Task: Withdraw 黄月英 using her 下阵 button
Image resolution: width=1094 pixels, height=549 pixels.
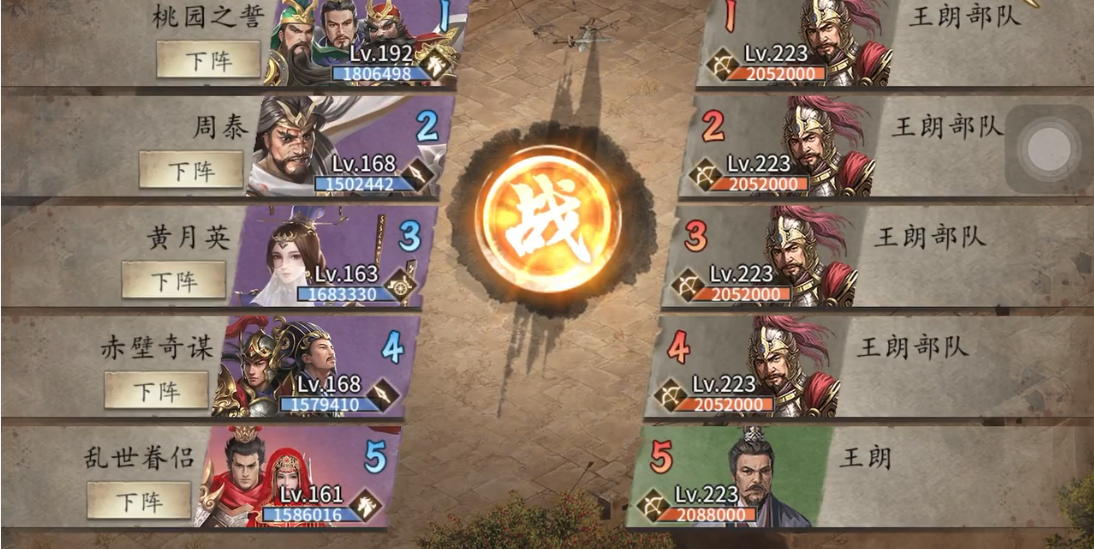Action: (174, 280)
